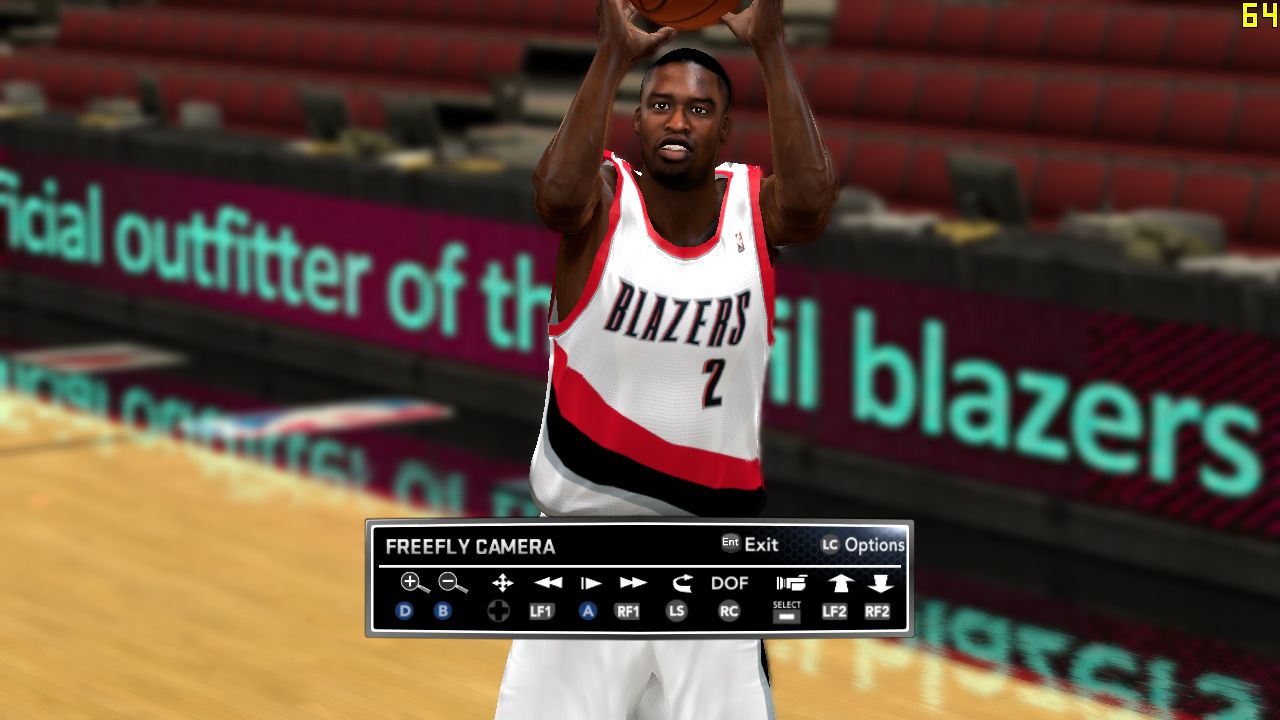This screenshot has width=1280, height=720.
Task: Choose the four-way move arrows icon
Action: coord(502,583)
